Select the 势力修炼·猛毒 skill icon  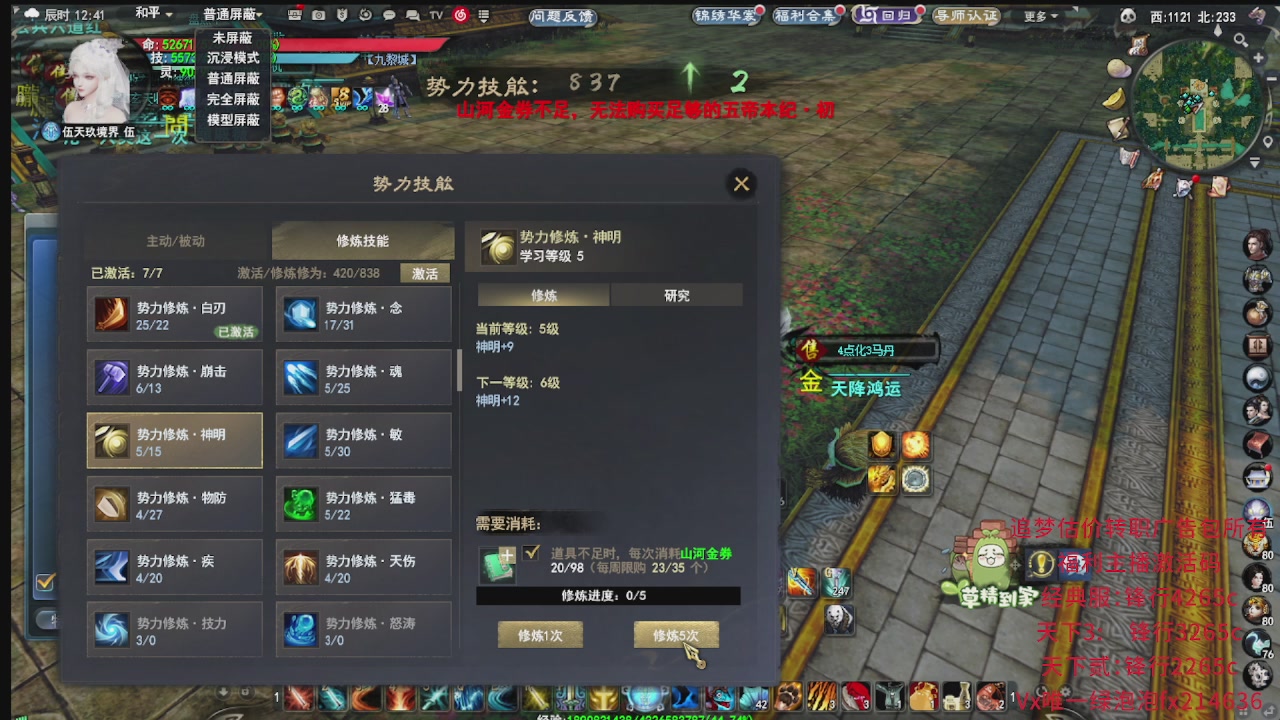(301, 503)
